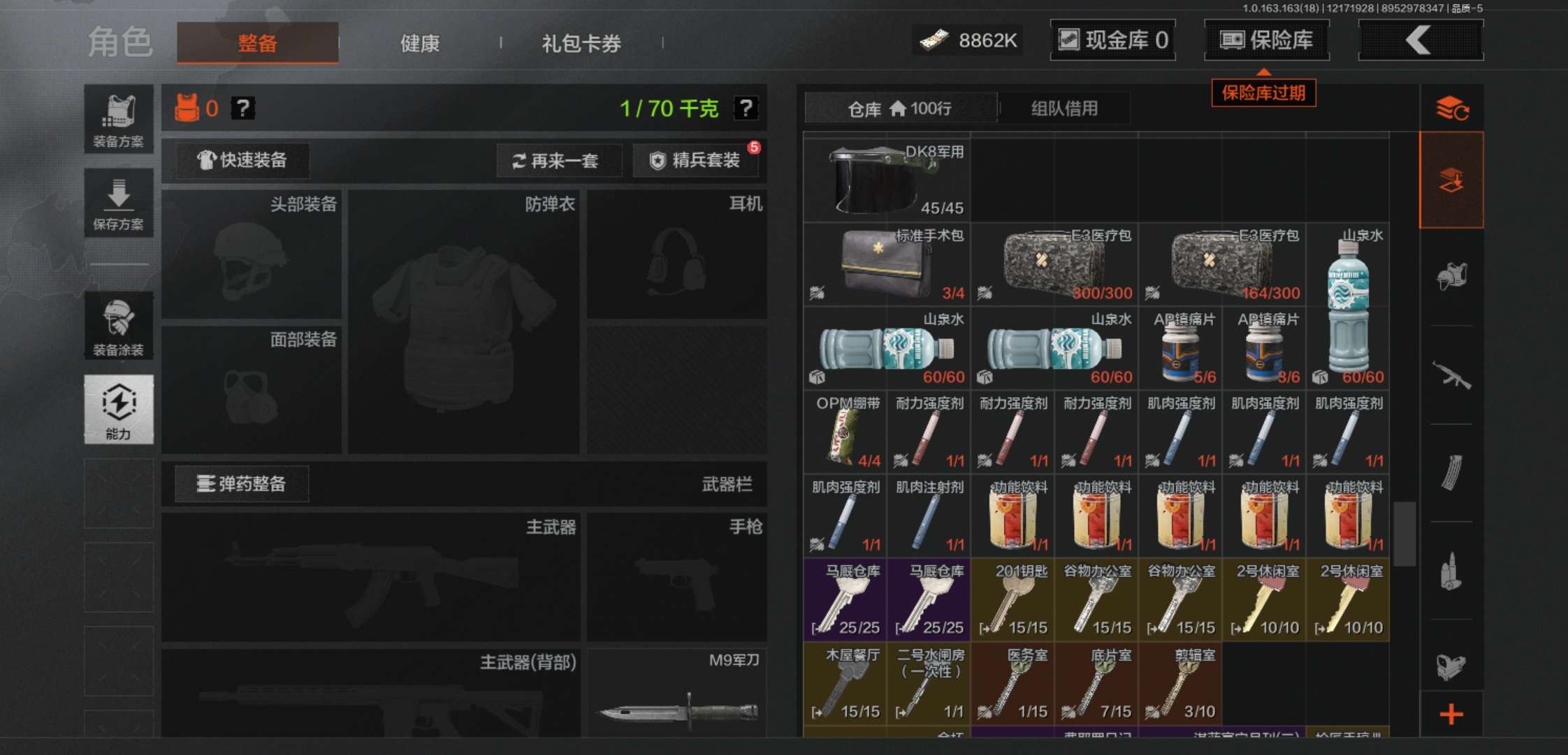Select the 整备 tab
Screen dimensions: 1568x755
pyautogui.click(x=257, y=43)
